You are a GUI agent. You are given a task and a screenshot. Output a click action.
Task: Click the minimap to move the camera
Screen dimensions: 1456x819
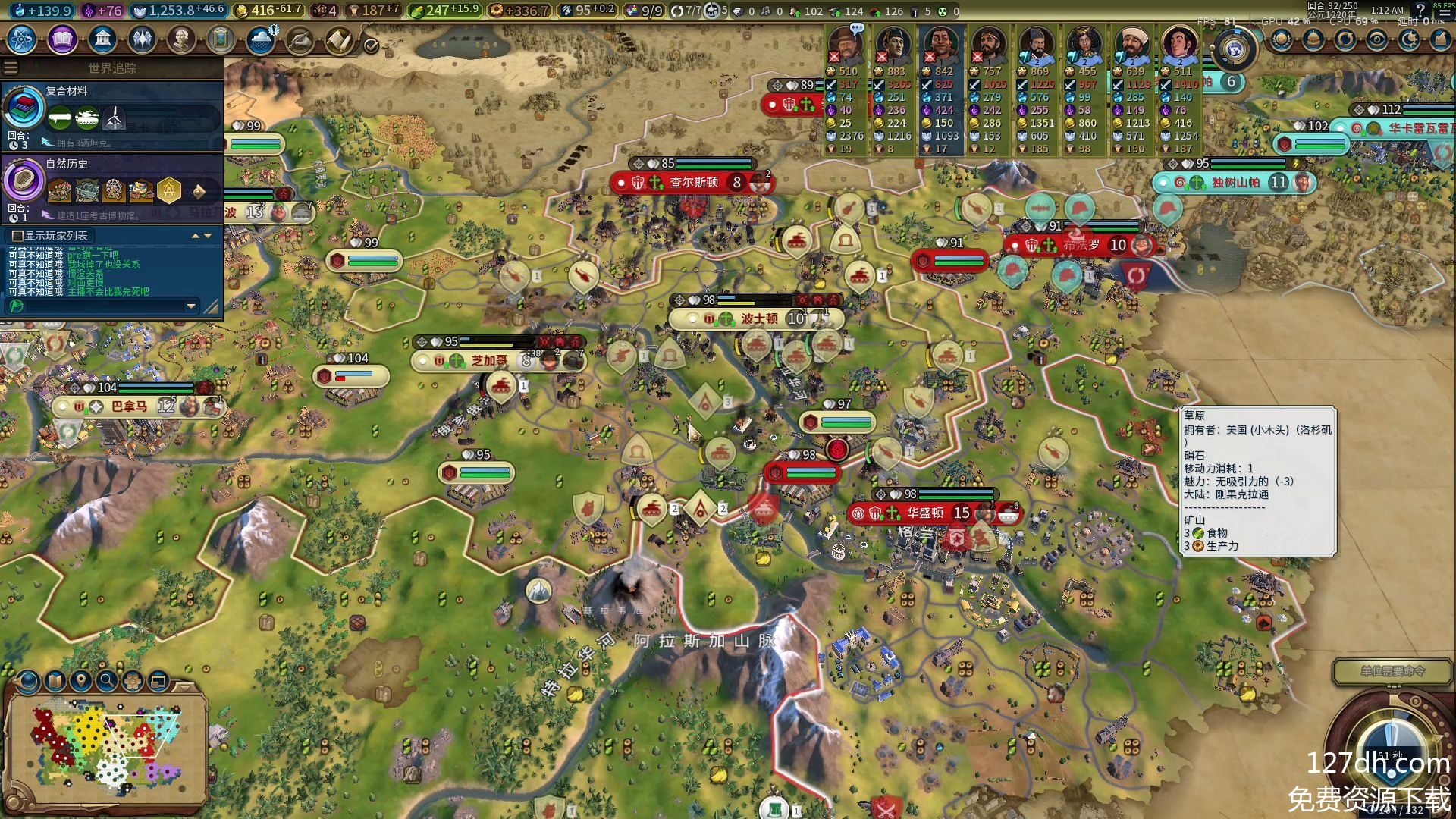106,747
